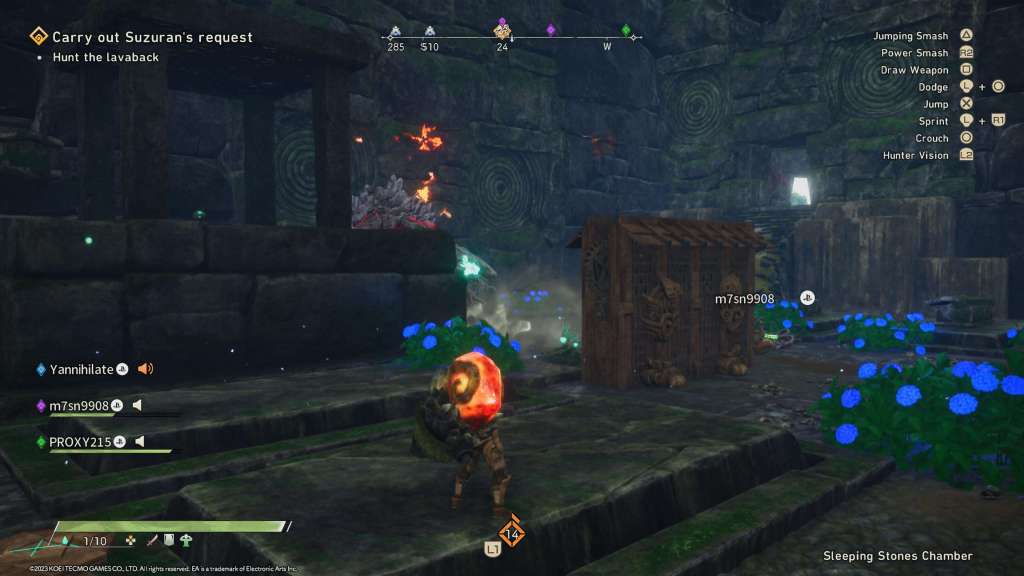Select the Yannihilate party member entry
Screen dimensions: 1024x576
[81, 369]
